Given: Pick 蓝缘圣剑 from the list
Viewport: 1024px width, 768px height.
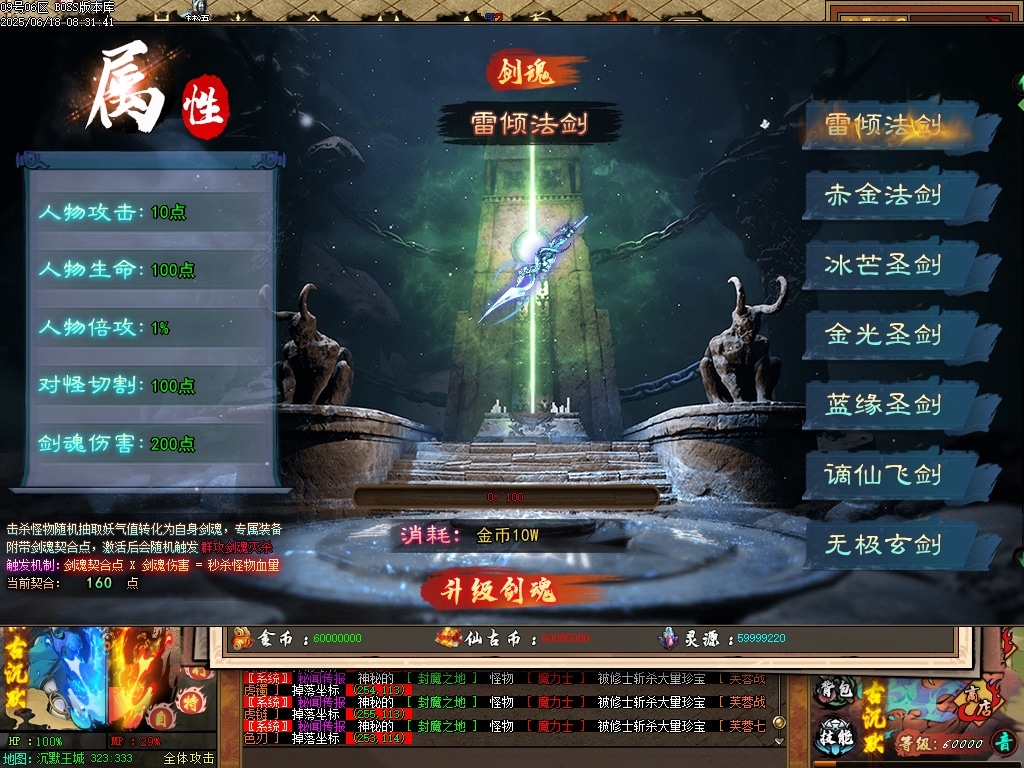Looking at the screenshot, I should (x=884, y=405).
